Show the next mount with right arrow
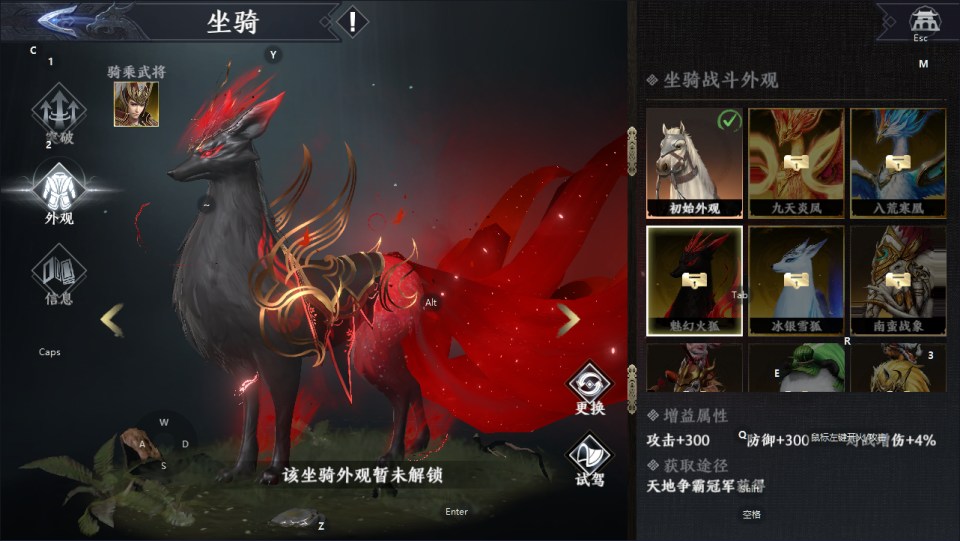960x541 pixels. click(x=568, y=320)
